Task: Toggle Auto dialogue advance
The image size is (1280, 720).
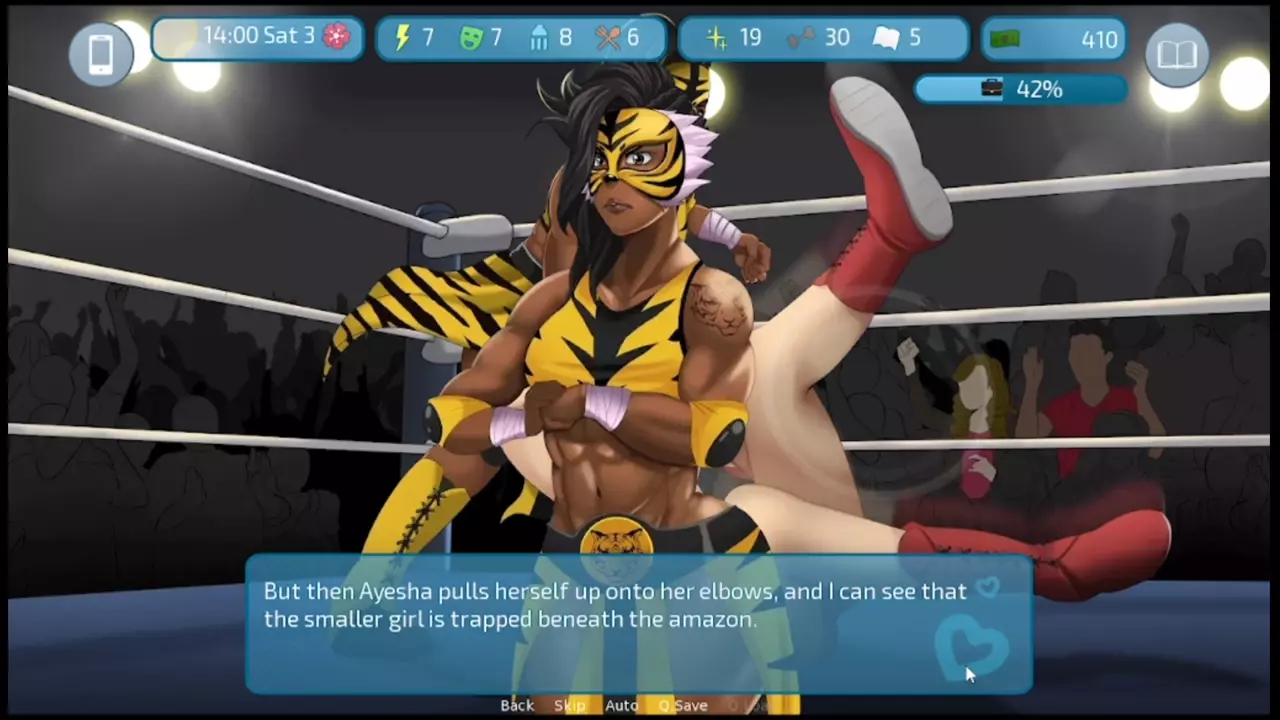Action: 621,705
